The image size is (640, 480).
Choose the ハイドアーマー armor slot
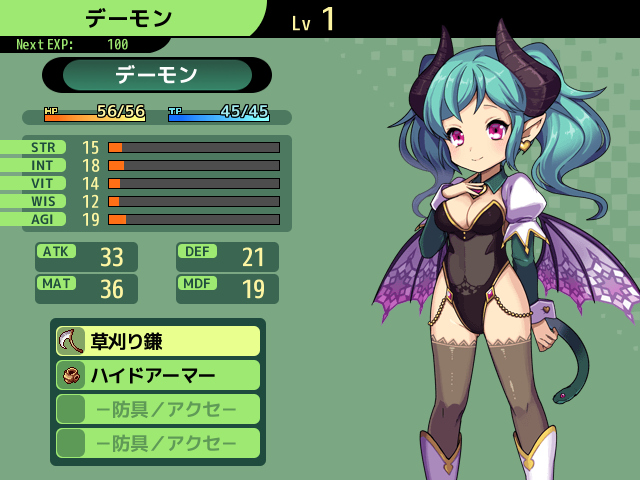[x=158, y=375]
